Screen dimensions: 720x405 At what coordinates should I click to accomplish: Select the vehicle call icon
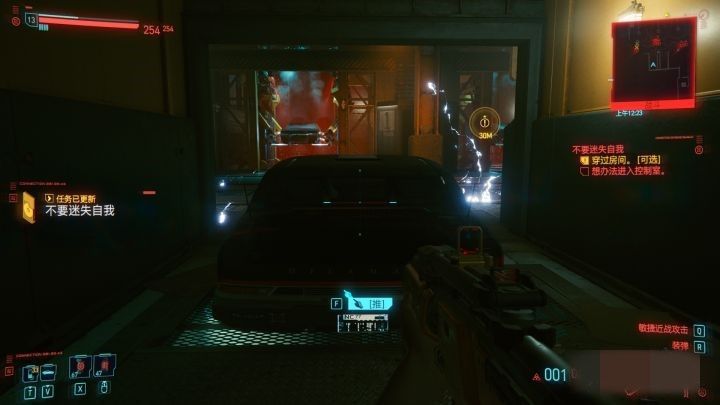(x=49, y=372)
